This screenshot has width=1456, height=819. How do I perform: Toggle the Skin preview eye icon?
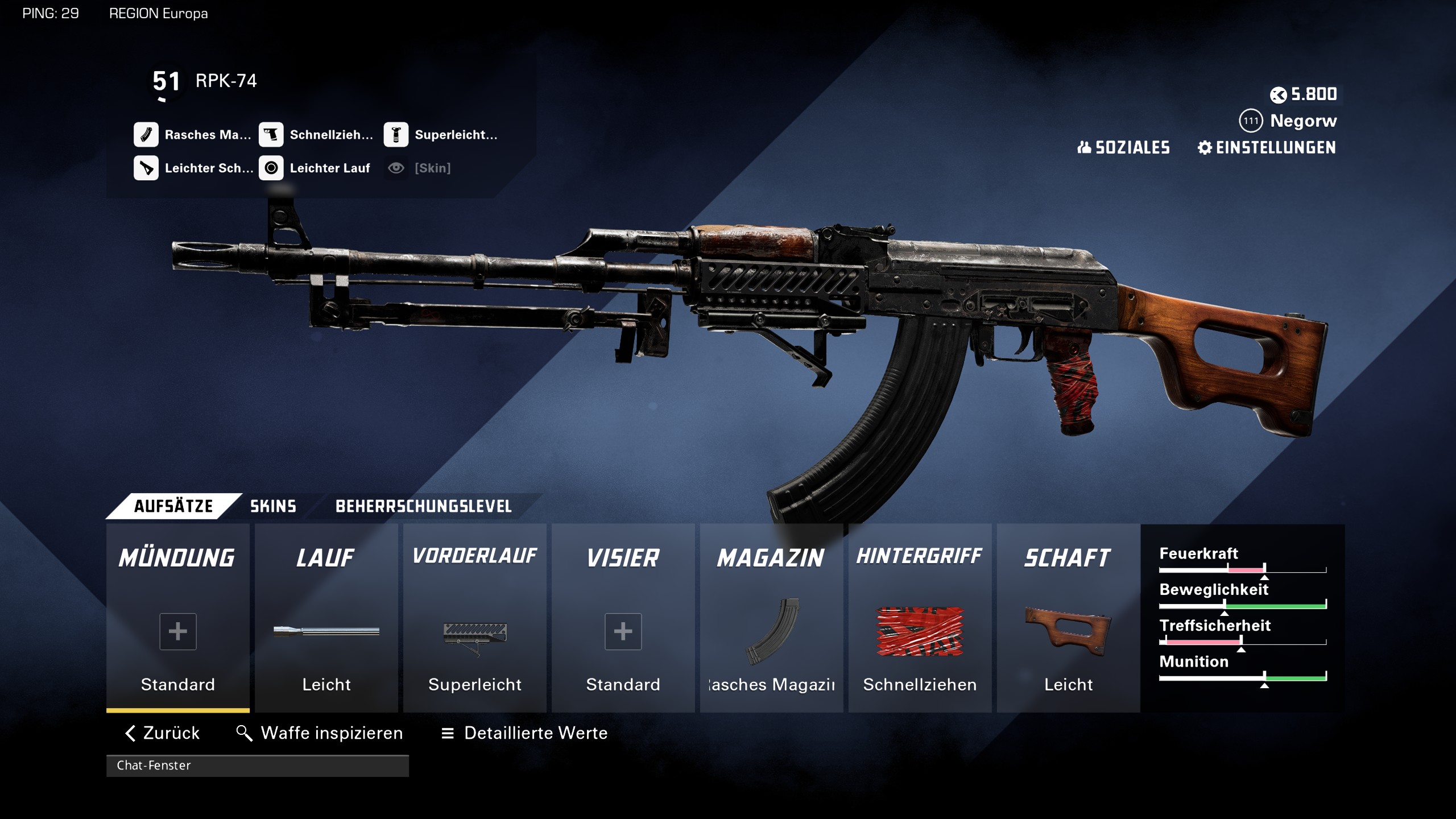[395, 168]
